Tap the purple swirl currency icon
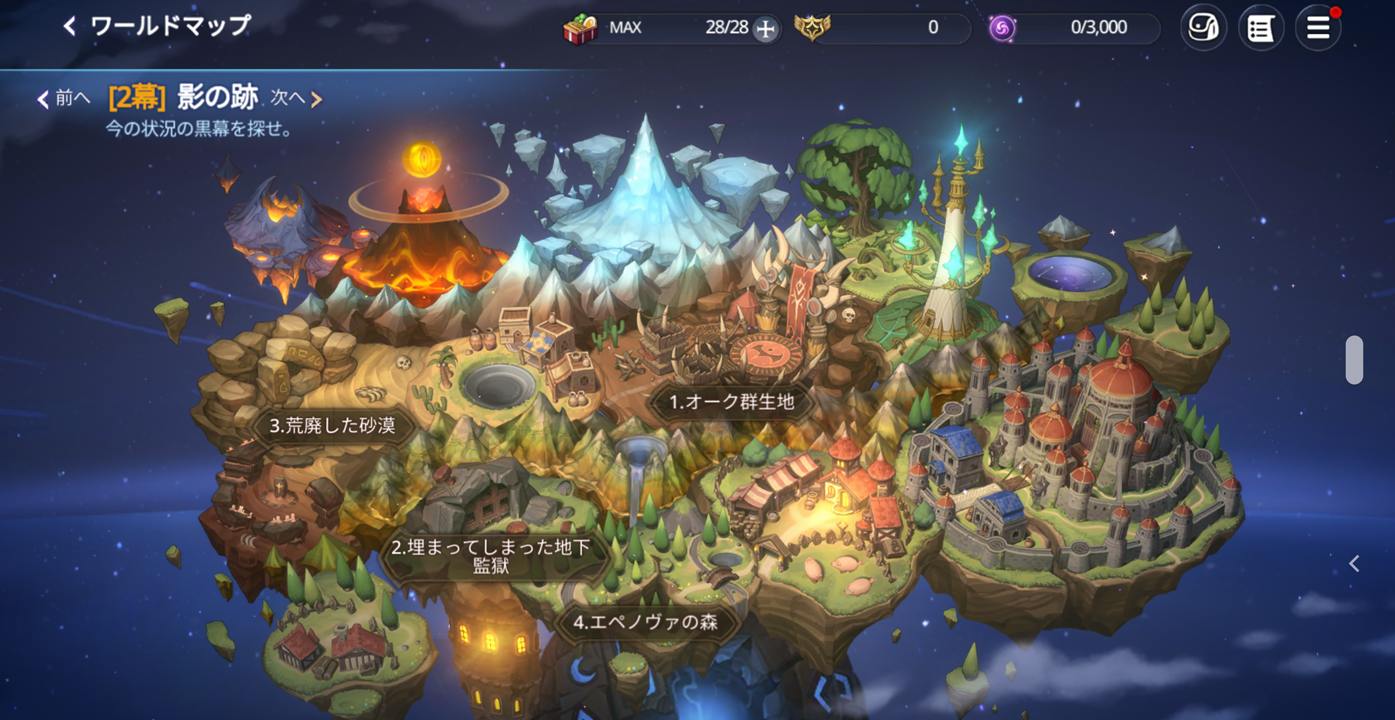 (1002, 28)
